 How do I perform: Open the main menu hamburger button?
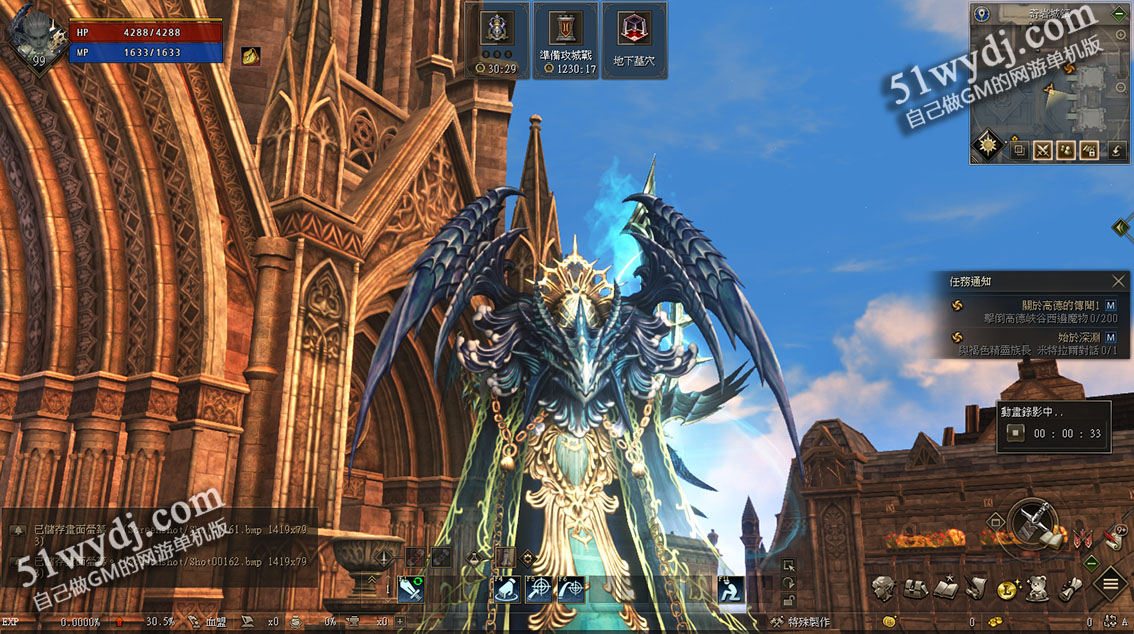[x=1110, y=583]
